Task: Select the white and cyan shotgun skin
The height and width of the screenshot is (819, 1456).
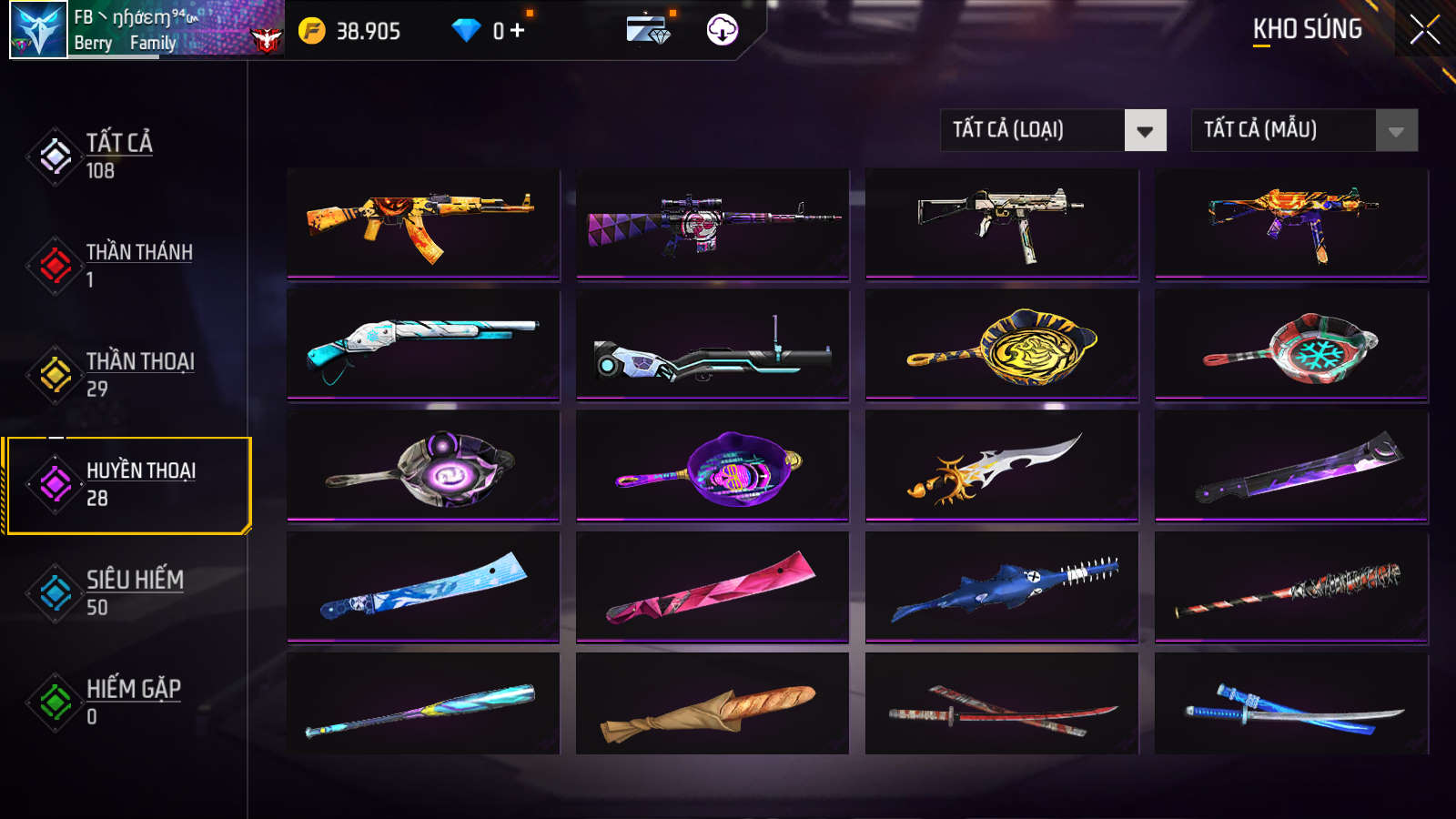Action: click(423, 345)
